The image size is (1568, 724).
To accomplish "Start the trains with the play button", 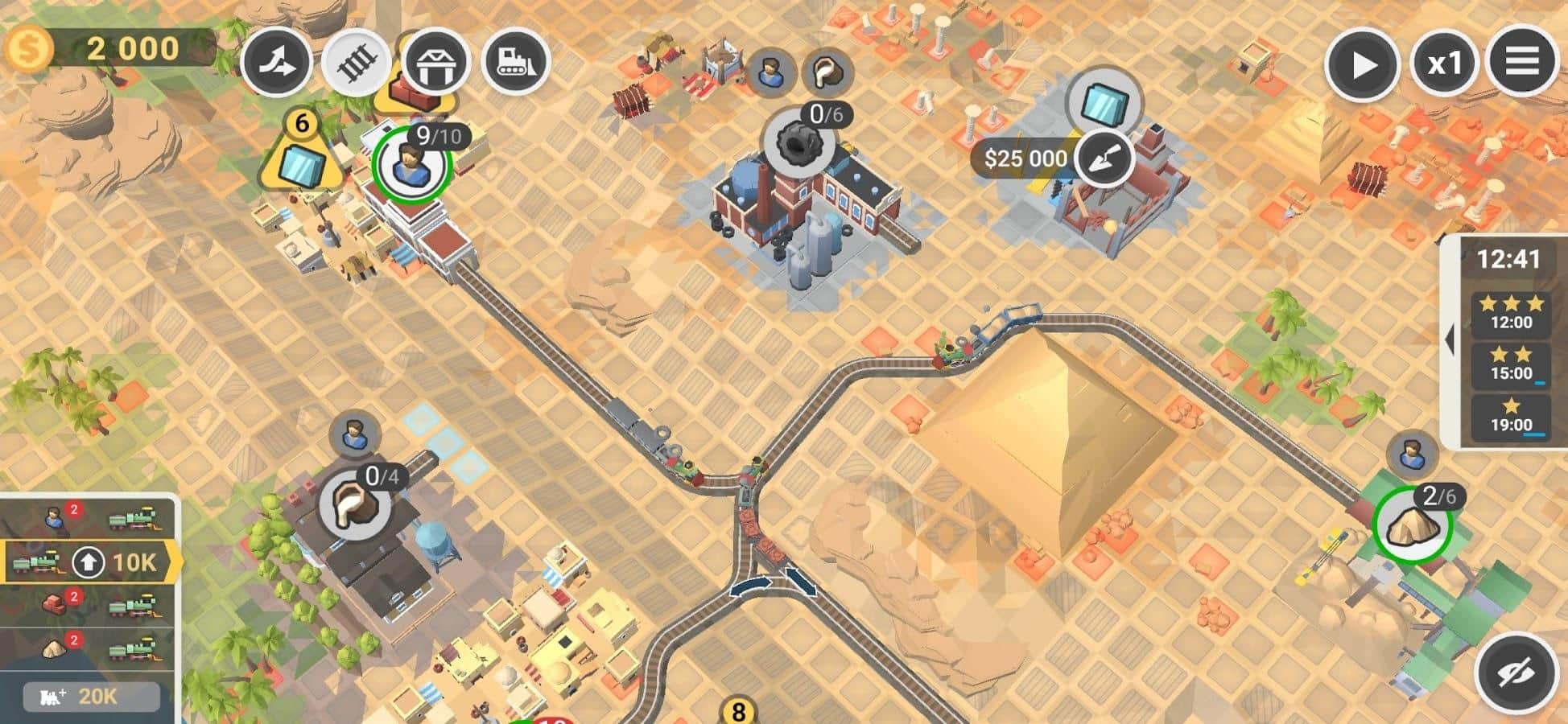I will (1361, 64).
